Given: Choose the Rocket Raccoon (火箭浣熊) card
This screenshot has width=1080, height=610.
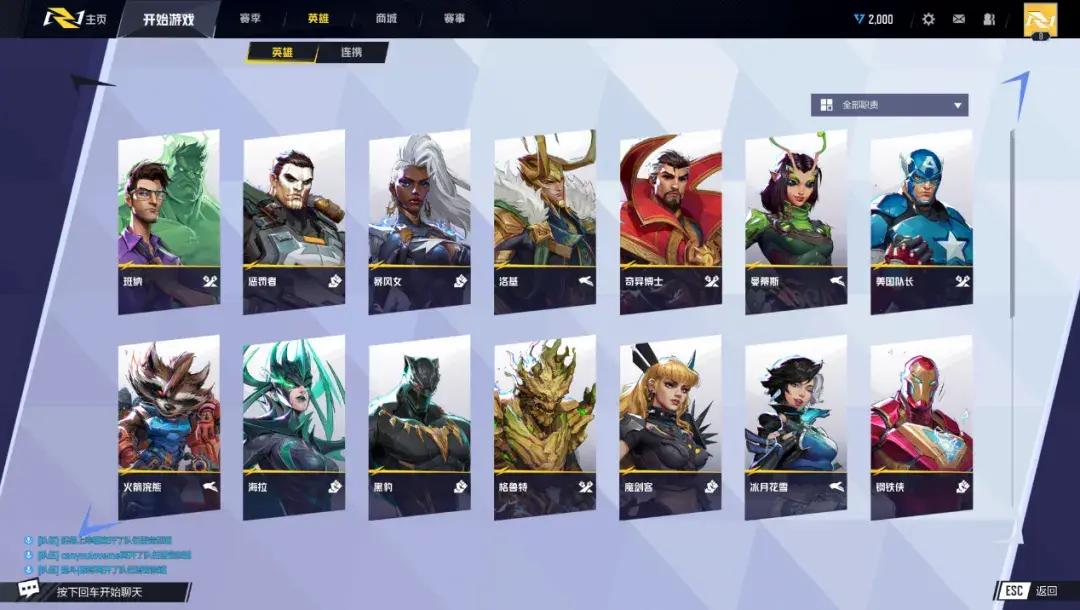Looking at the screenshot, I should click(x=169, y=426).
